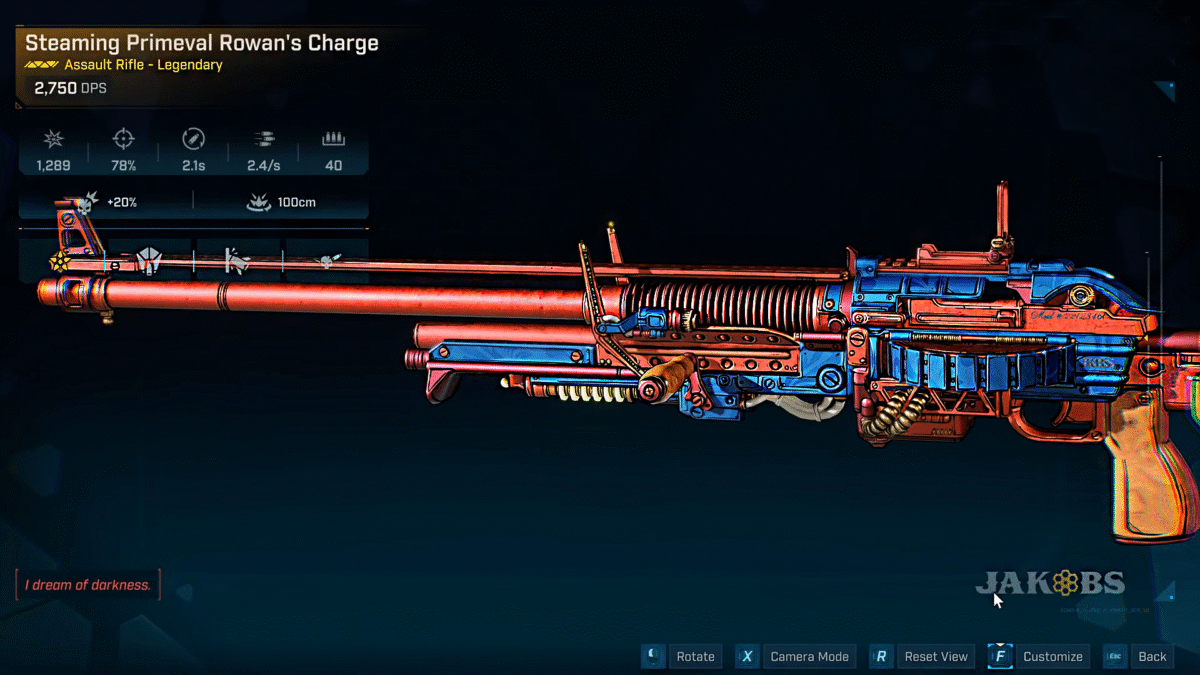
Task: Go Back from weapon inspection
Action: 1152,657
